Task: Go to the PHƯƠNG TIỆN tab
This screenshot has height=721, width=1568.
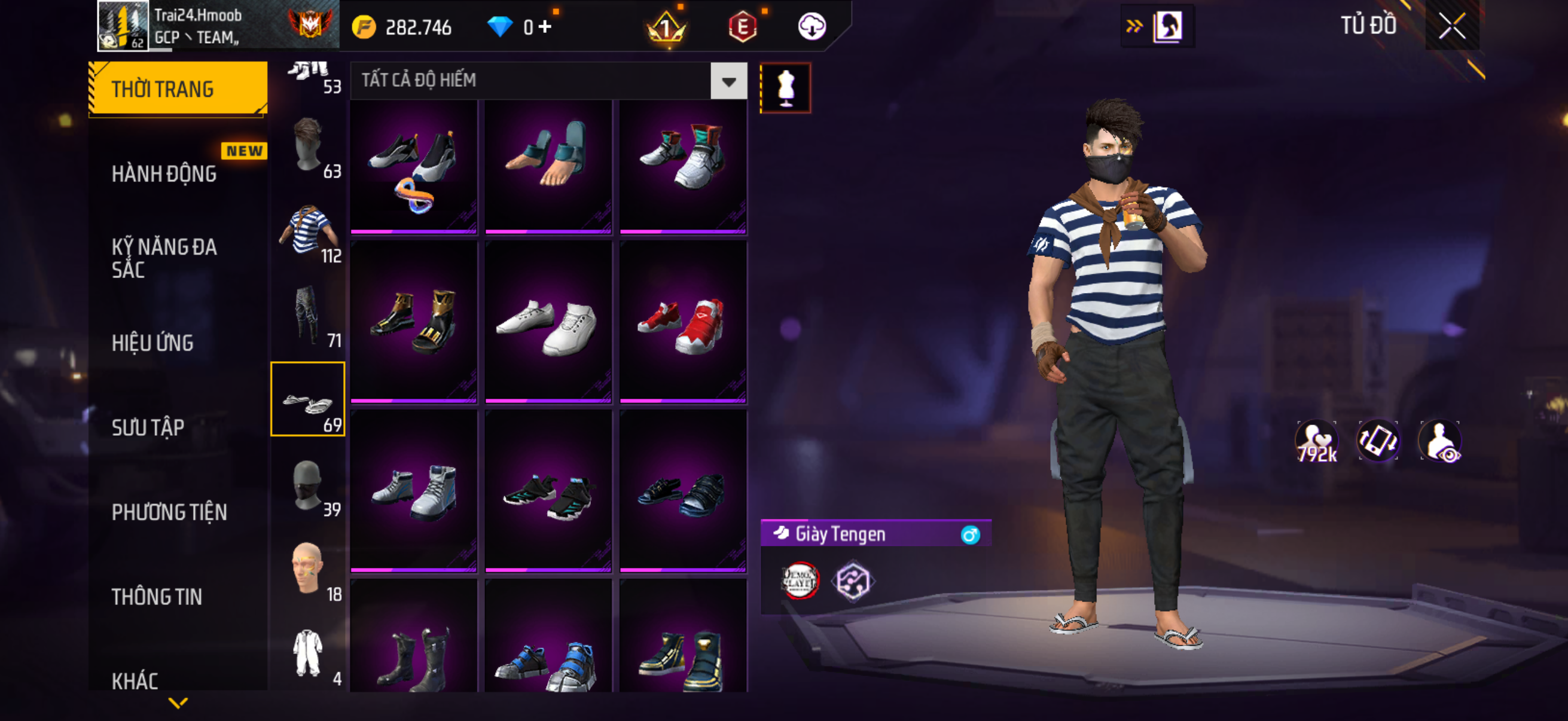Action: 169,512
